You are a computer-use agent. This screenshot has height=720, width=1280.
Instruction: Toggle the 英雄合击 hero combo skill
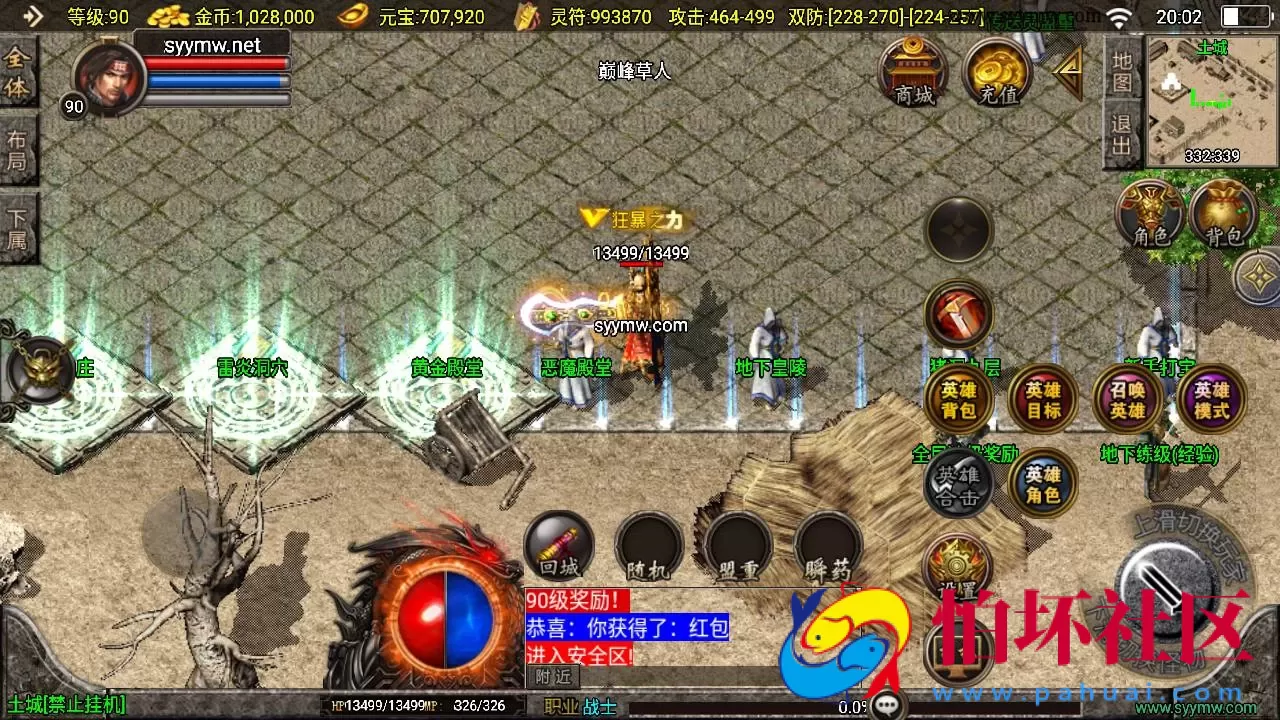pyautogui.click(x=958, y=483)
